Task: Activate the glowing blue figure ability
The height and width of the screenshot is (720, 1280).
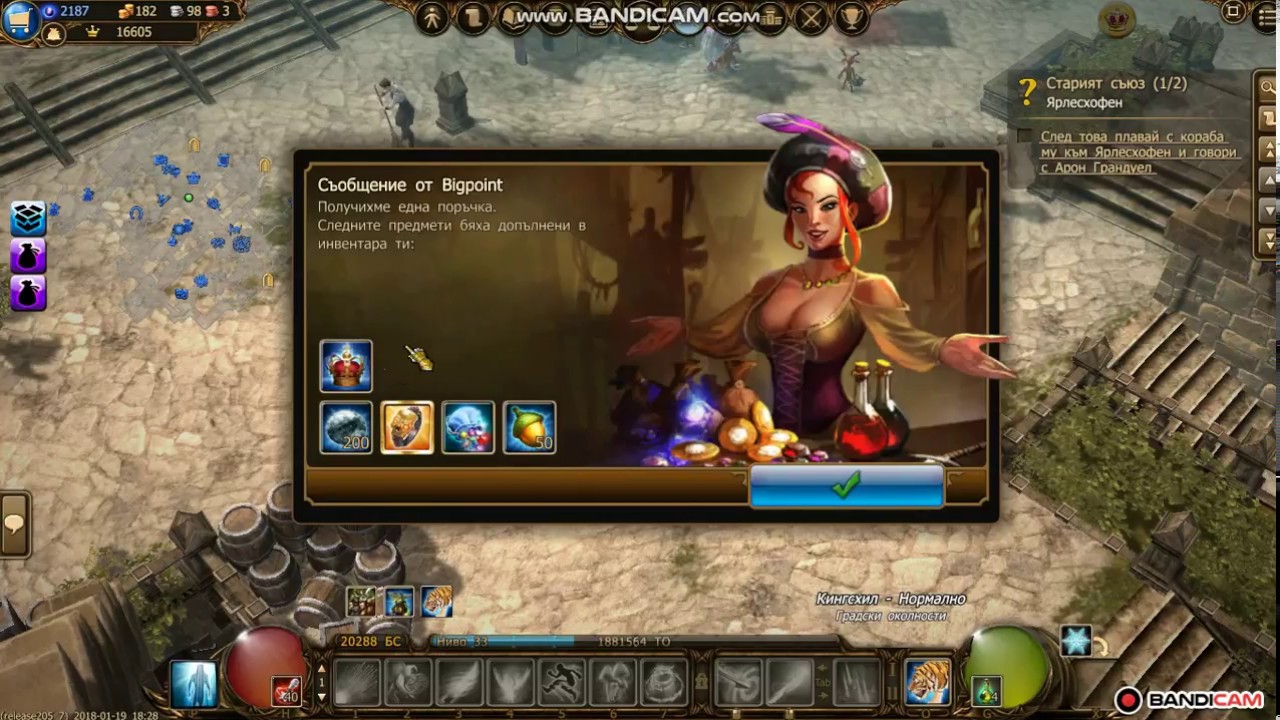Action: pos(193,684)
